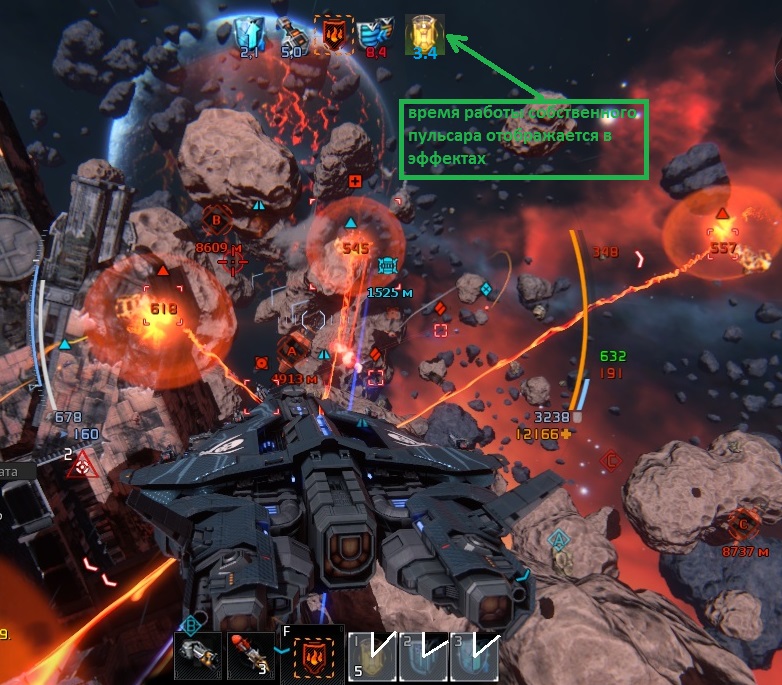Select the missile slot with 3 rockets
Image resolution: width=782 pixels, height=685 pixels.
[250, 654]
